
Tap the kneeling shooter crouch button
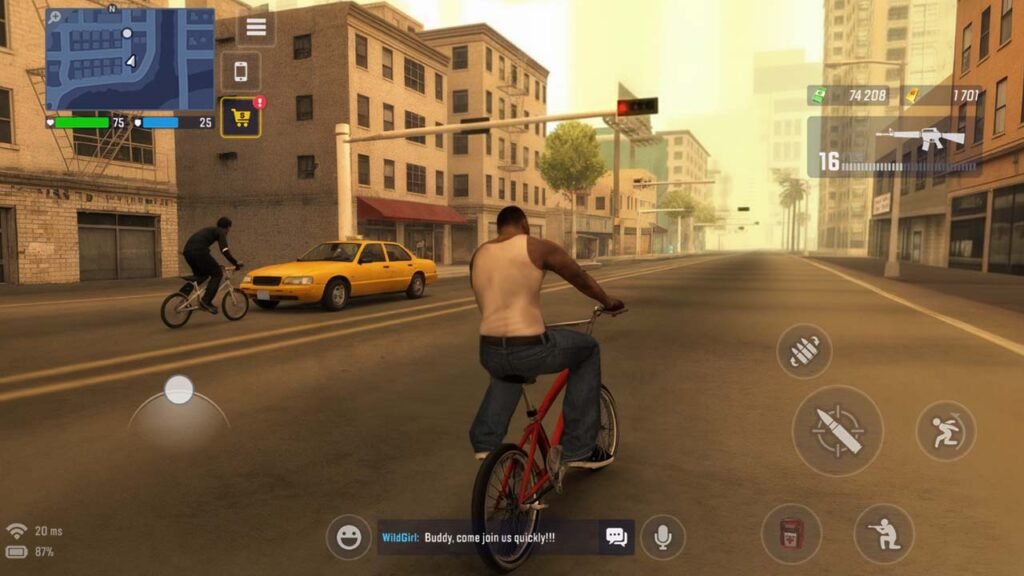click(x=884, y=533)
